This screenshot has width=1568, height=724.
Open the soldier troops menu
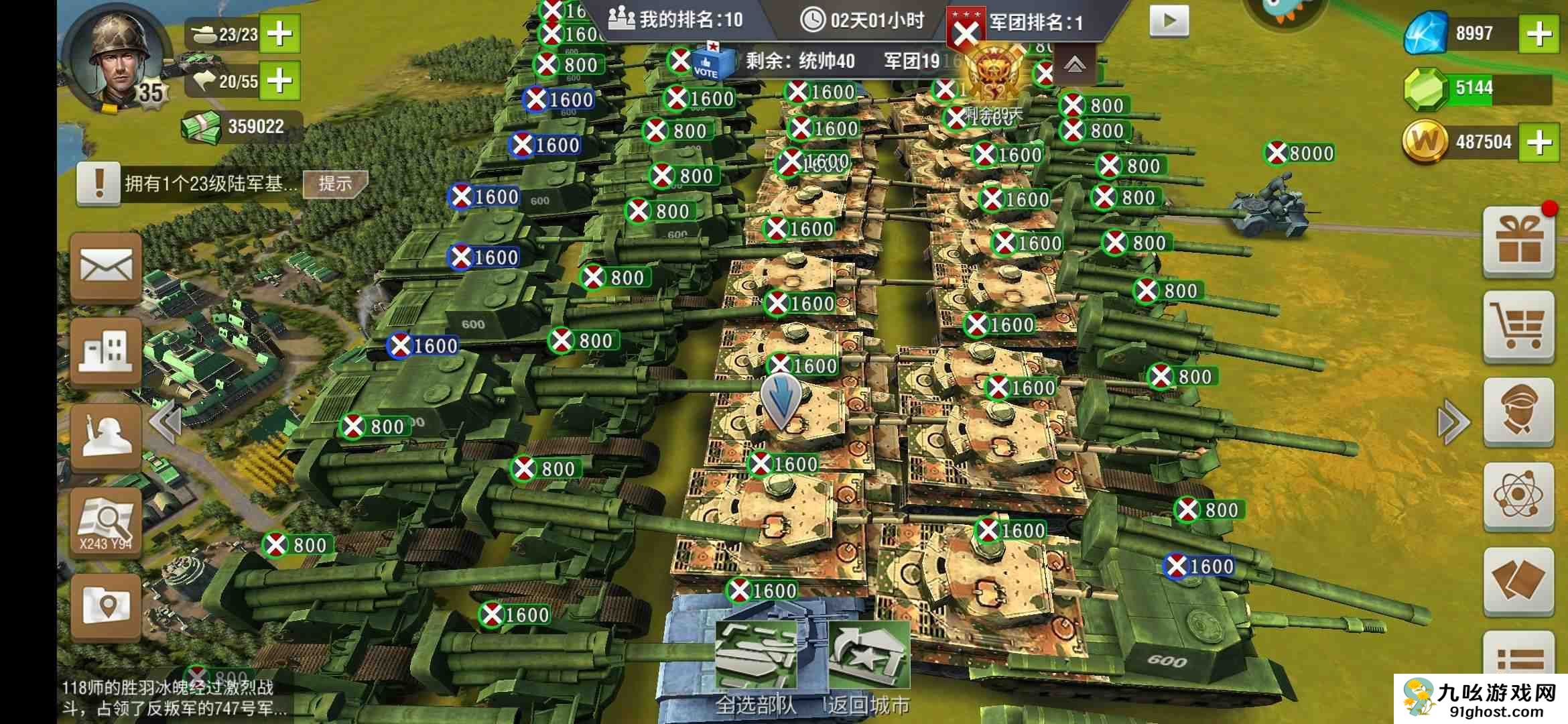(106, 436)
